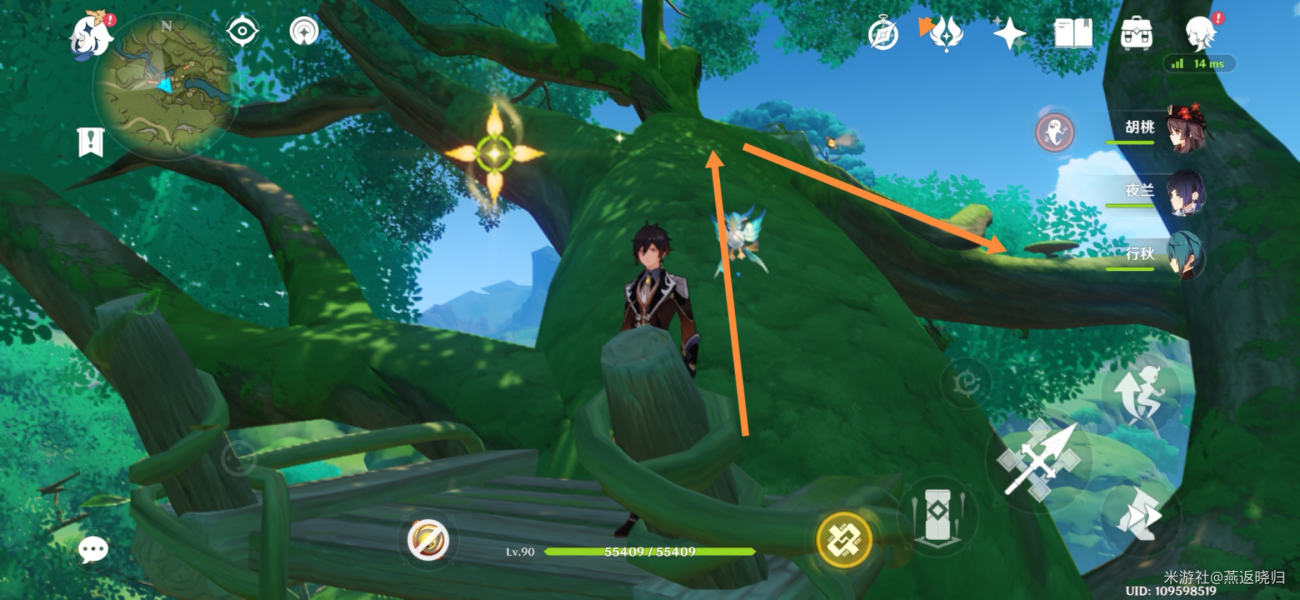Image resolution: width=1300 pixels, height=600 pixels.
Task: Switch to party member 胡桃
Action: point(1160,128)
